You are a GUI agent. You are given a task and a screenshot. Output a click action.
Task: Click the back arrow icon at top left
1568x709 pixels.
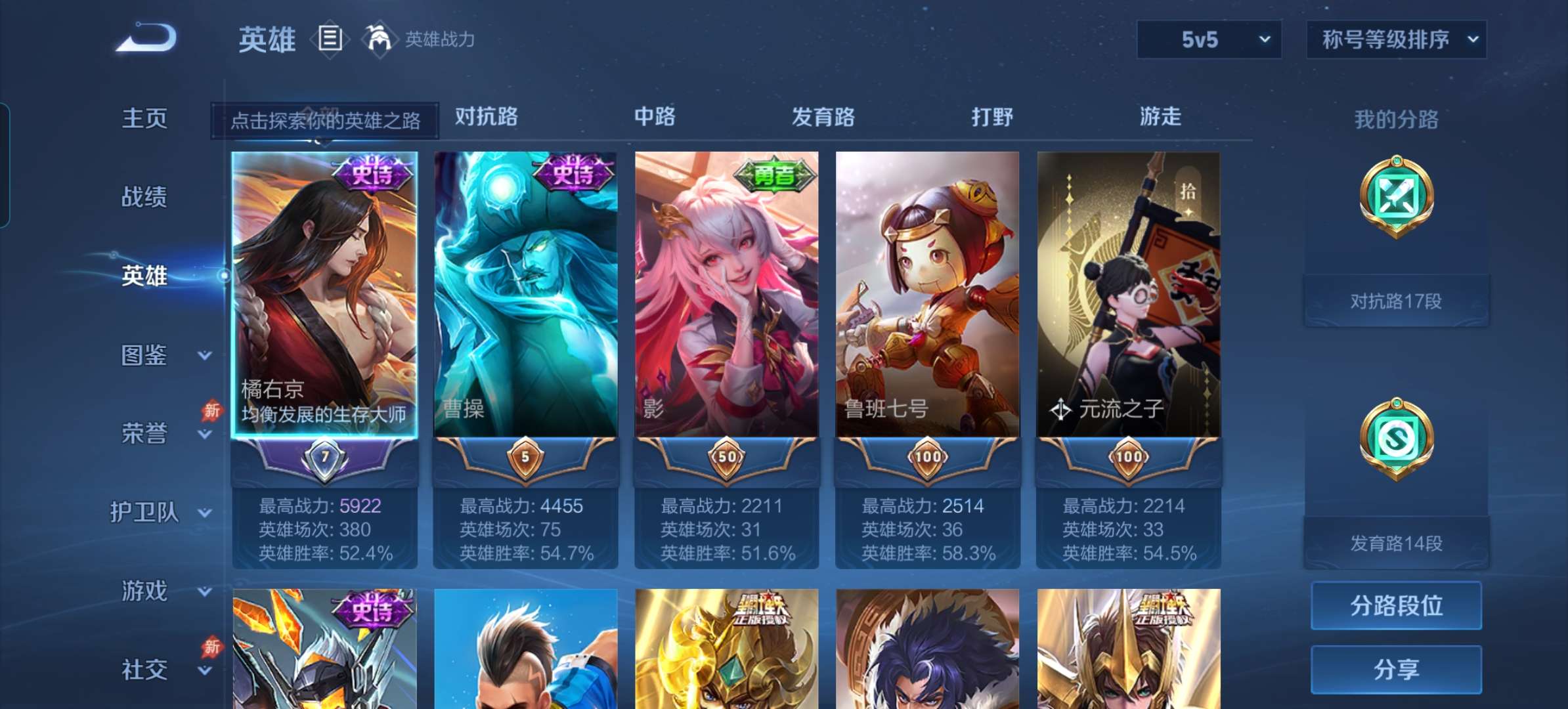(x=144, y=37)
